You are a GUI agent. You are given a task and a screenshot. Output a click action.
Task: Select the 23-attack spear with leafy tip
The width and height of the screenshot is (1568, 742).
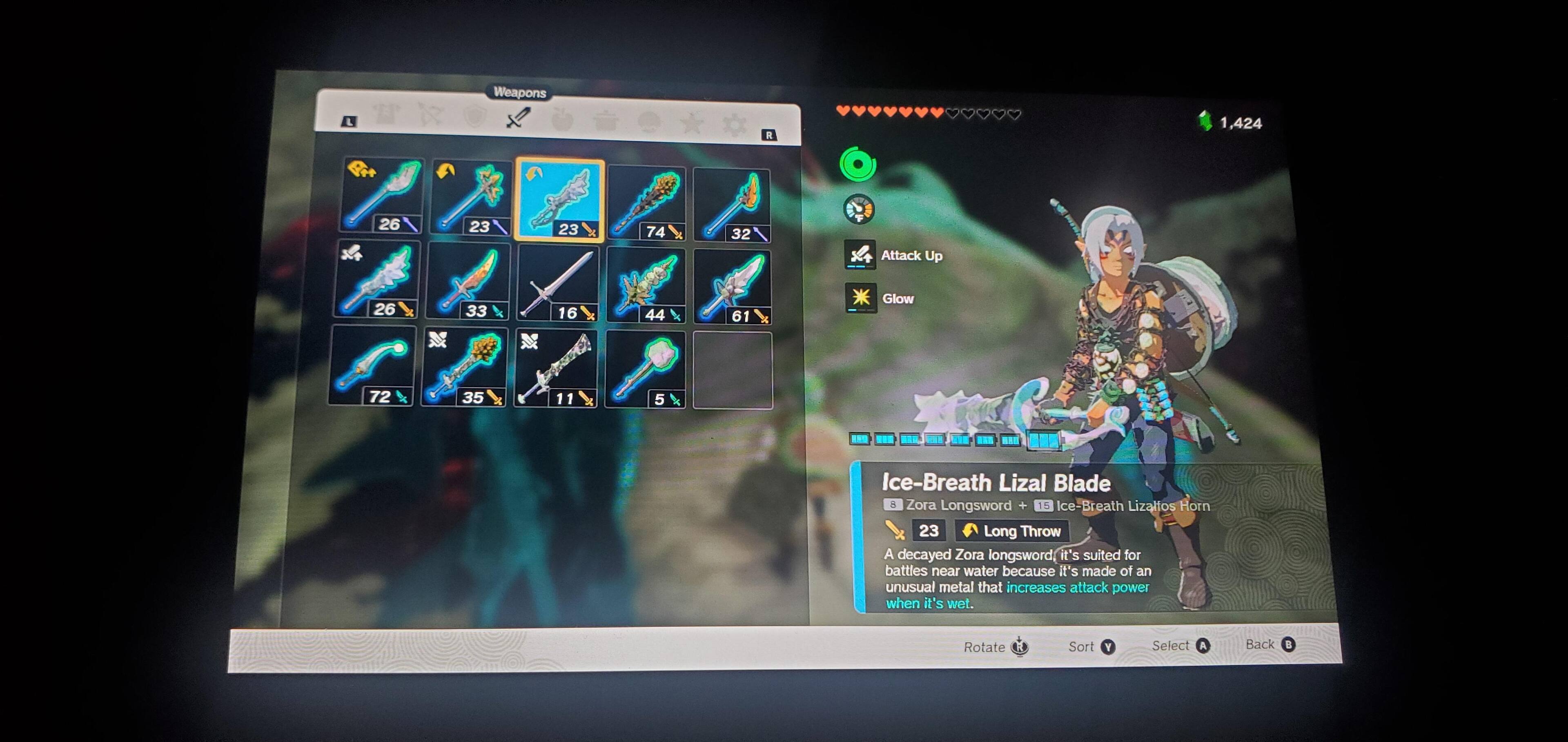click(x=470, y=197)
